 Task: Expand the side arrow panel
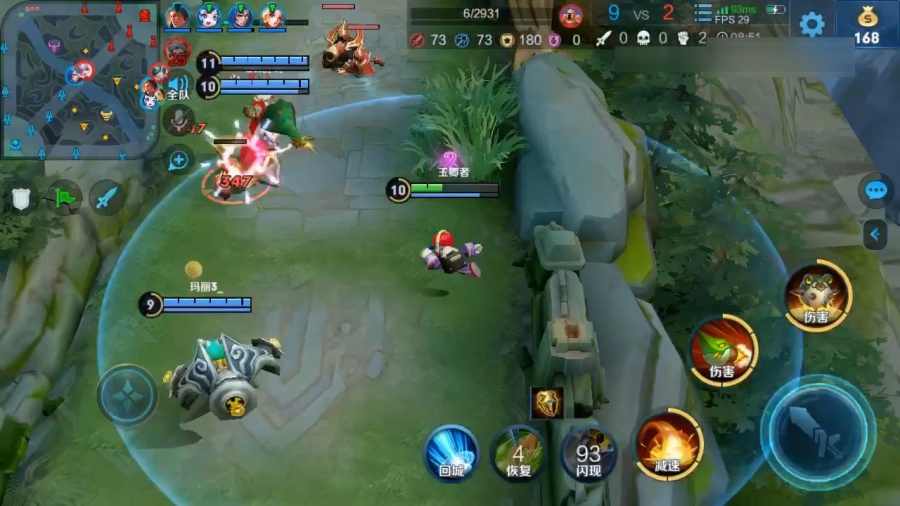[876, 234]
